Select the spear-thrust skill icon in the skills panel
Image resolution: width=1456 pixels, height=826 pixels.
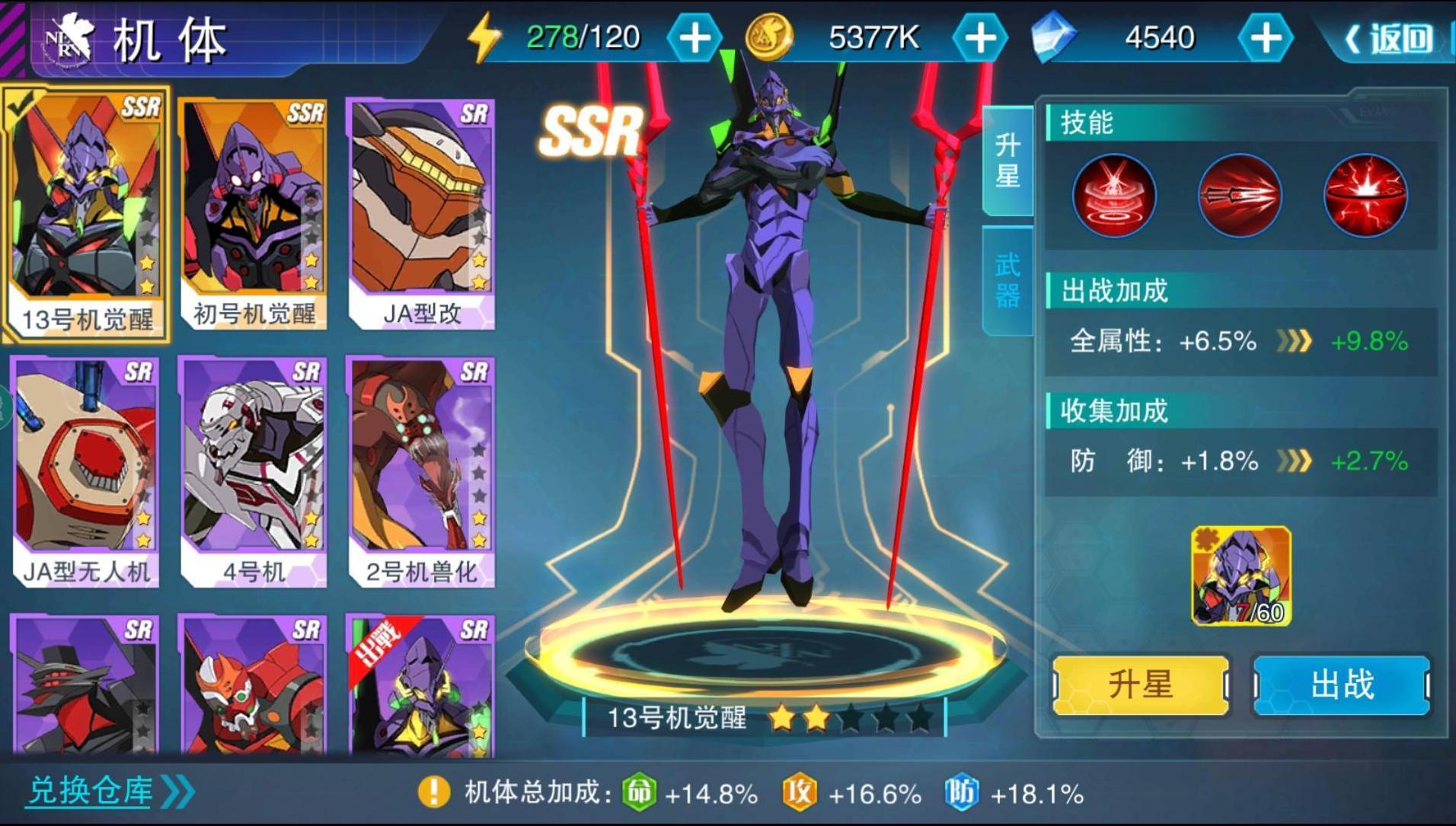pyautogui.click(x=1239, y=196)
